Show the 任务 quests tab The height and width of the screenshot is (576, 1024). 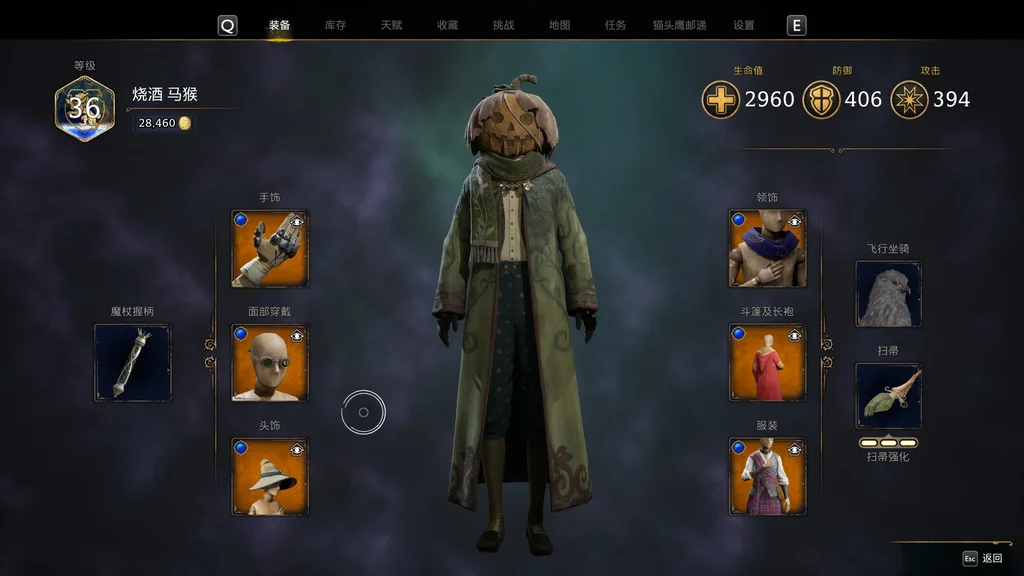[615, 25]
